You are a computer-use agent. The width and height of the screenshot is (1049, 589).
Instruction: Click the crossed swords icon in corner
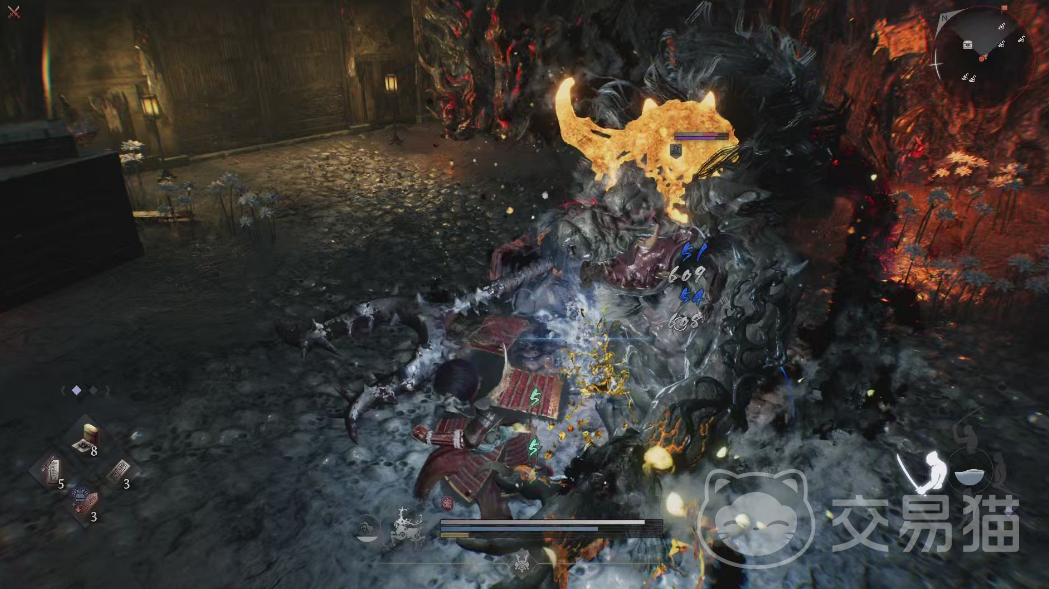click(x=13, y=12)
